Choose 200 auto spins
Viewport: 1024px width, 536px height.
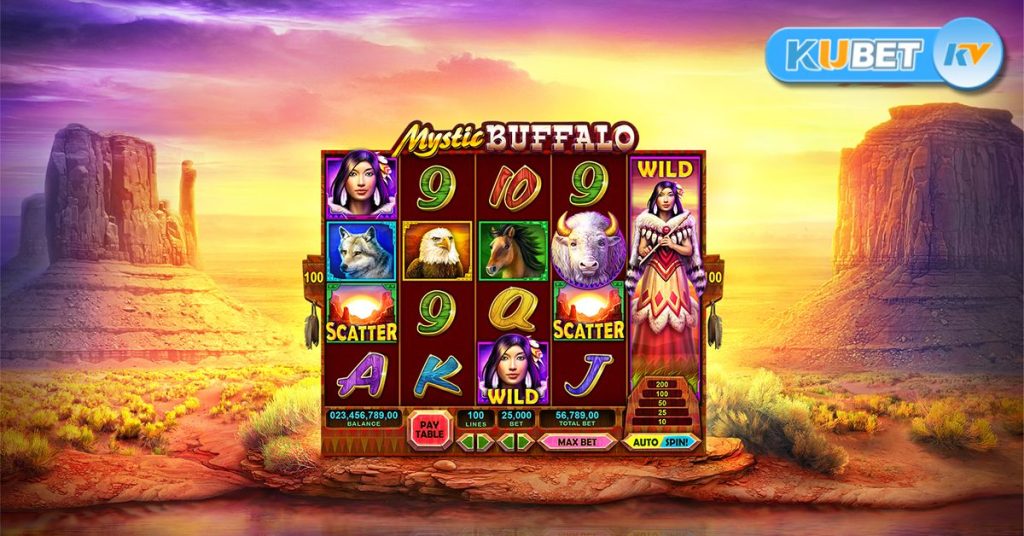661,384
